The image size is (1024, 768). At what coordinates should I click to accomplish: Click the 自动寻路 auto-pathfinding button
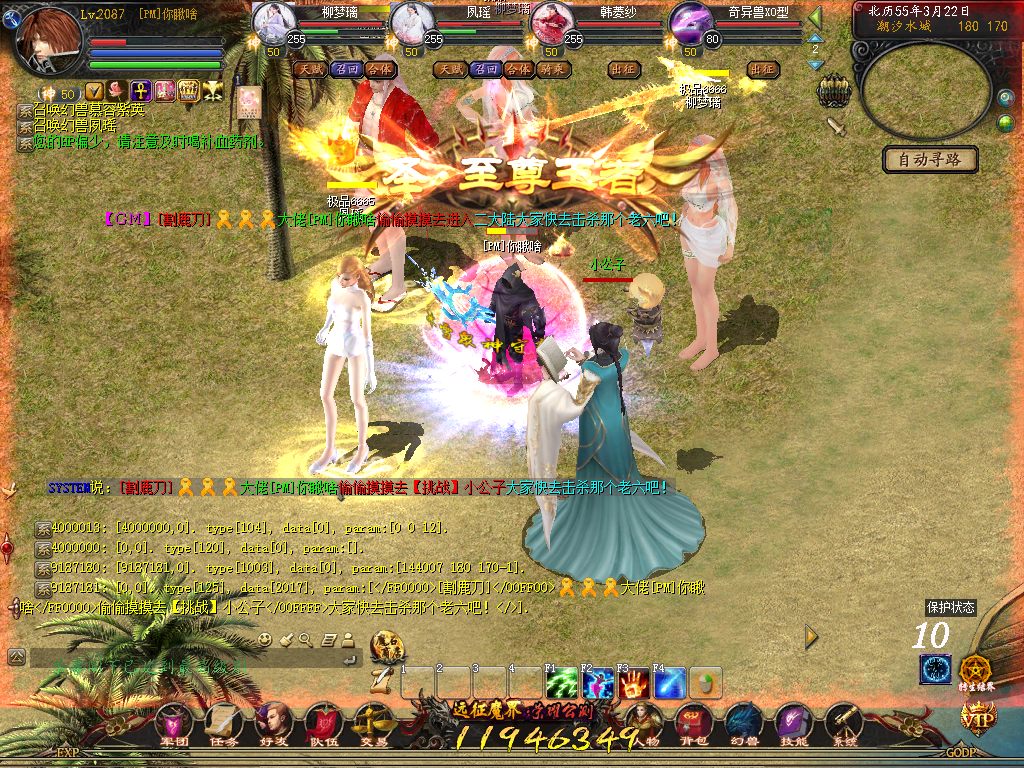coord(930,160)
